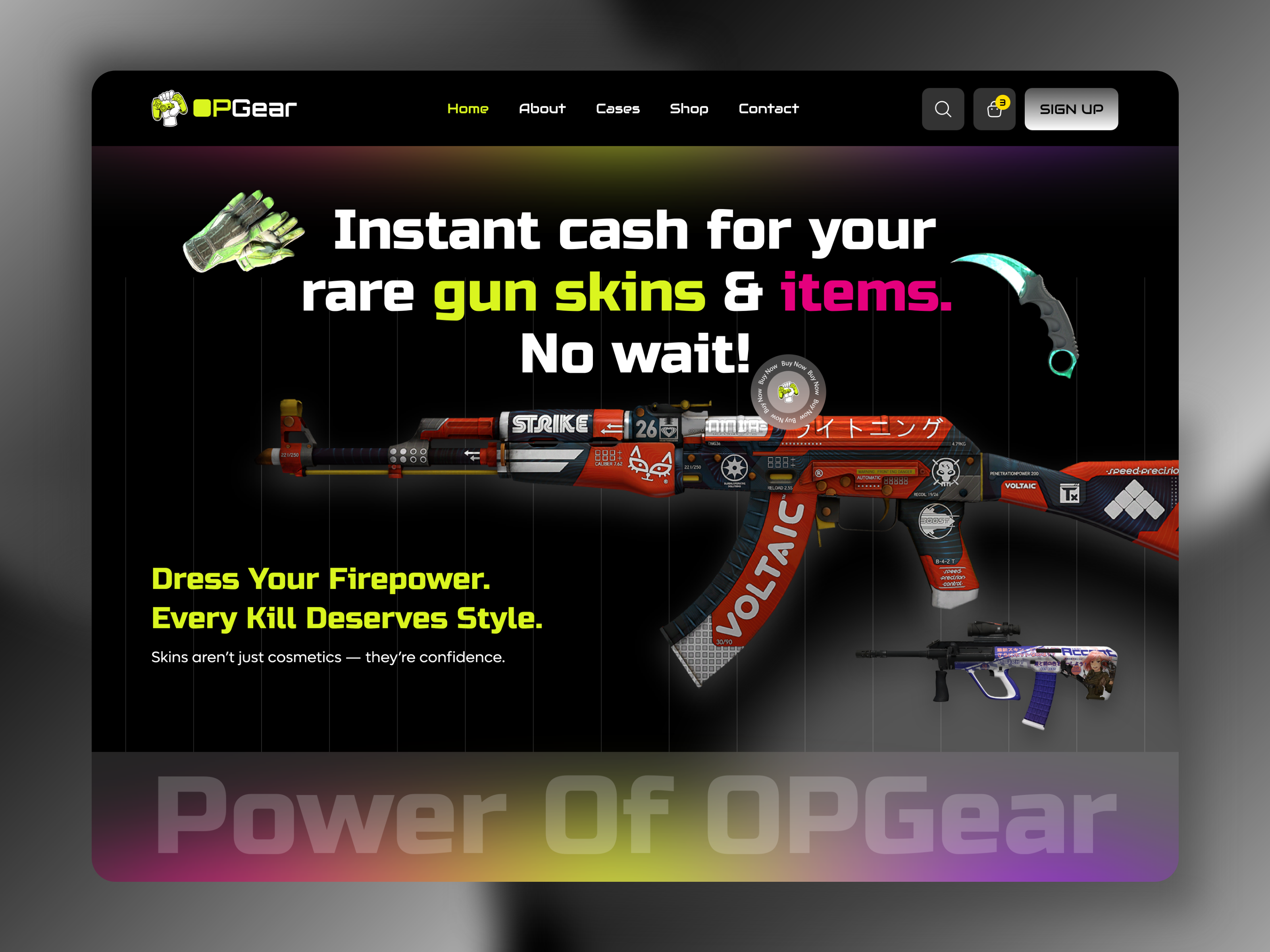This screenshot has width=1270, height=952.
Task: Click the SIGN UP button
Action: (x=1071, y=109)
